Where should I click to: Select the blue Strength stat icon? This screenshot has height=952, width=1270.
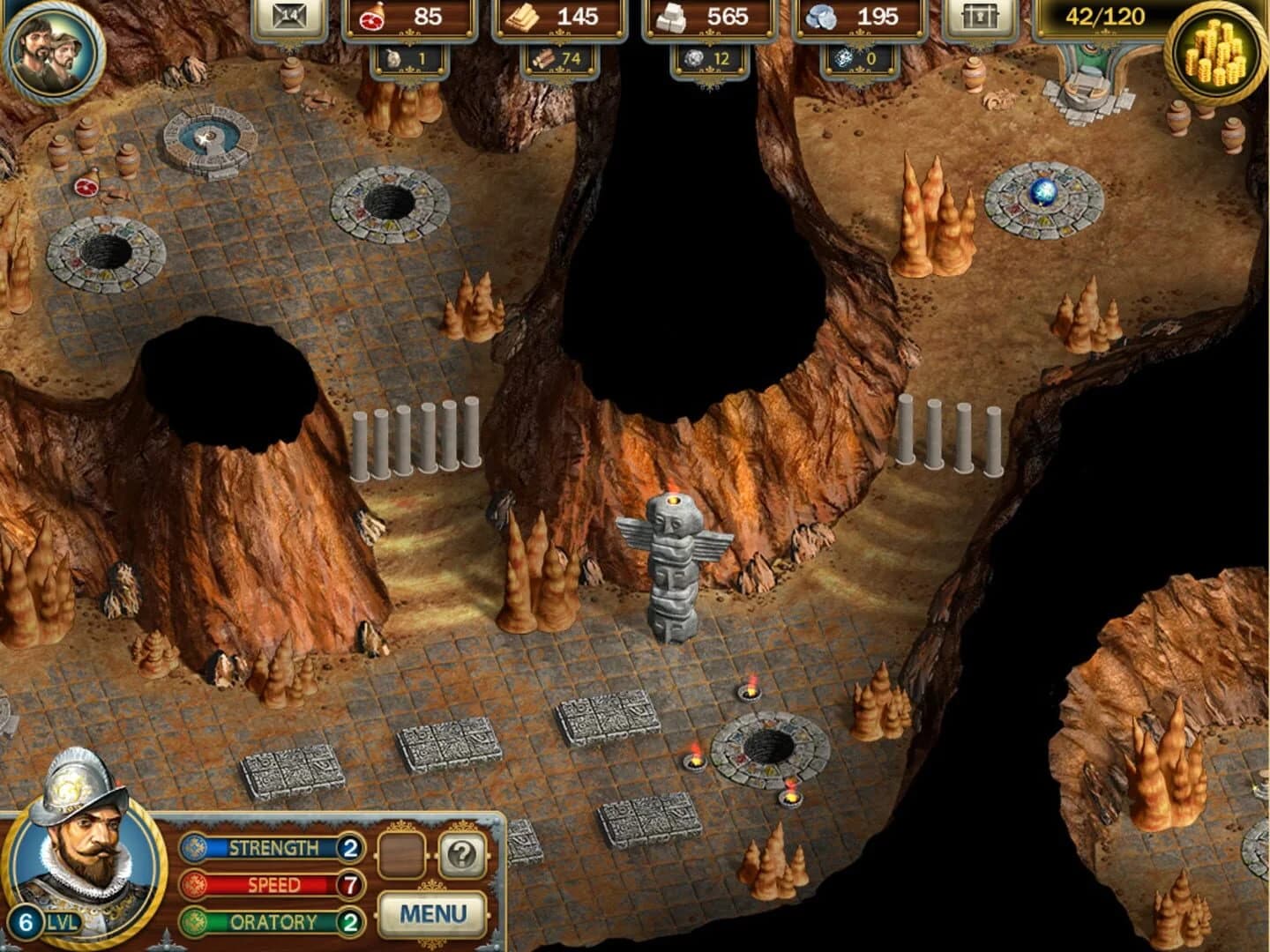[x=195, y=848]
